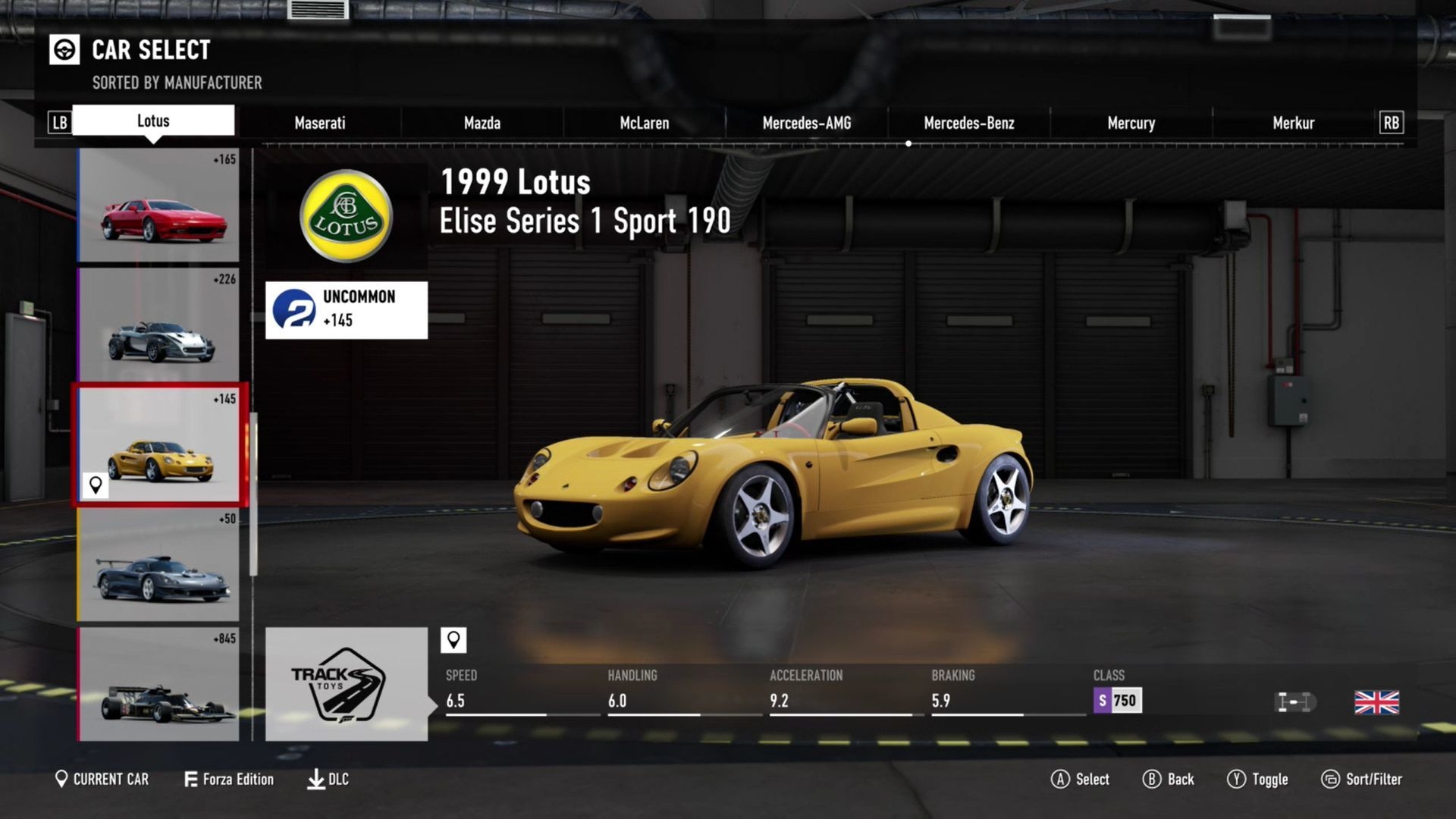Select the yellow Elise Sport 190 thumbnail
The height and width of the screenshot is (819, 1456).
(x=159, y=445)
